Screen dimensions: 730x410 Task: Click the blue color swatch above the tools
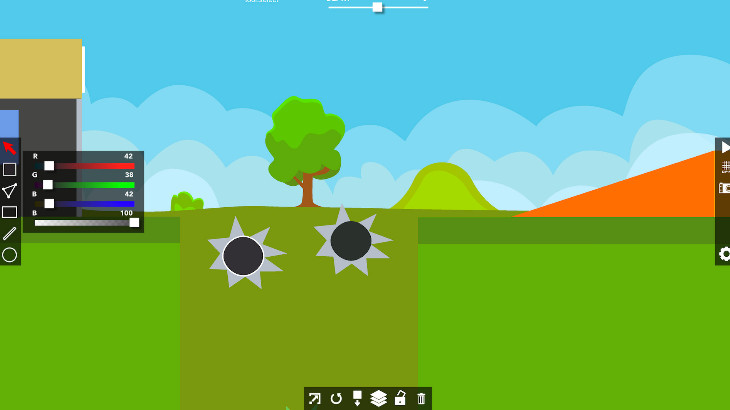(x=9, y=123)
